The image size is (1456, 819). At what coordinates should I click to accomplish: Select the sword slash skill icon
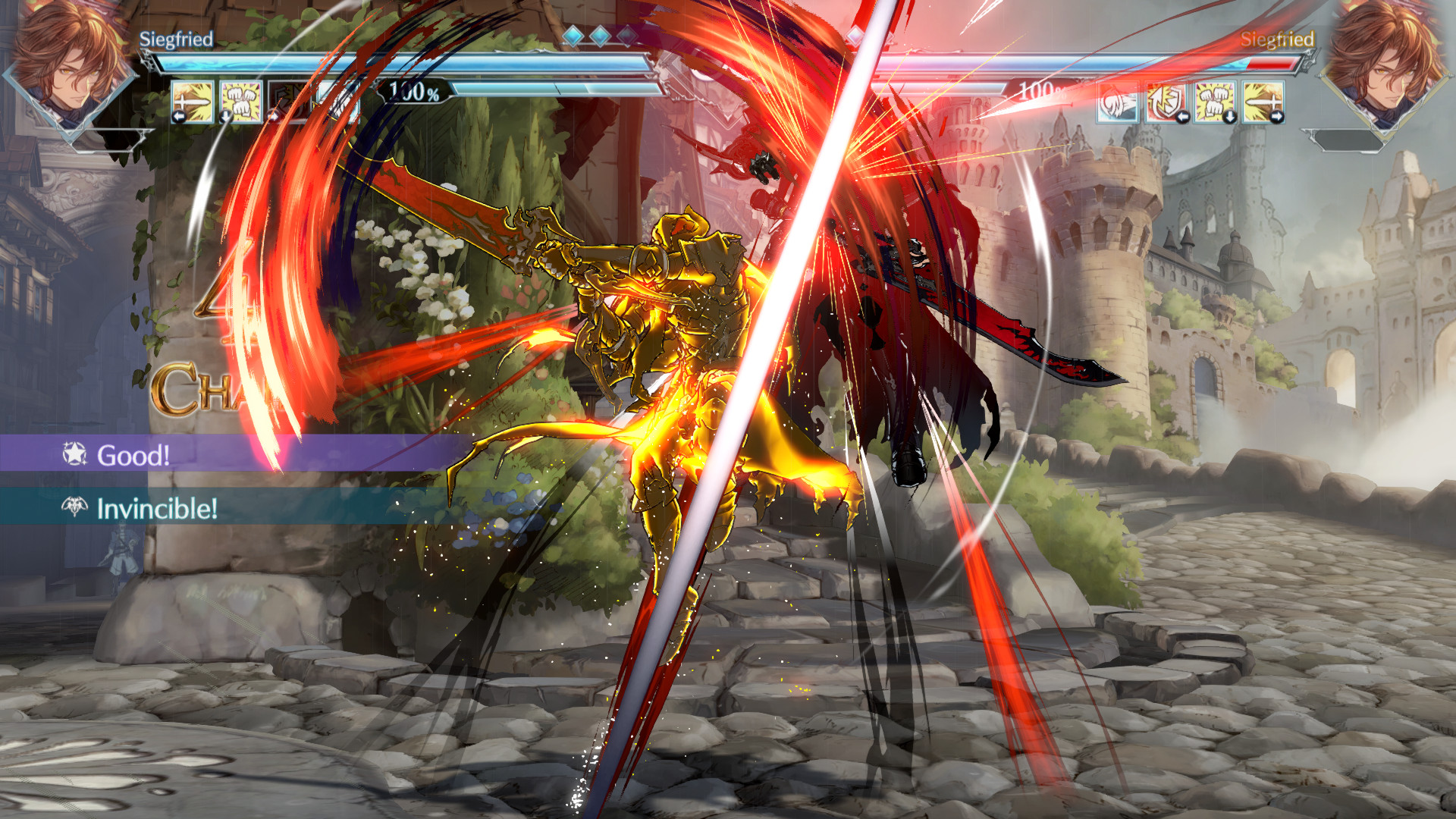pos(191,102)
